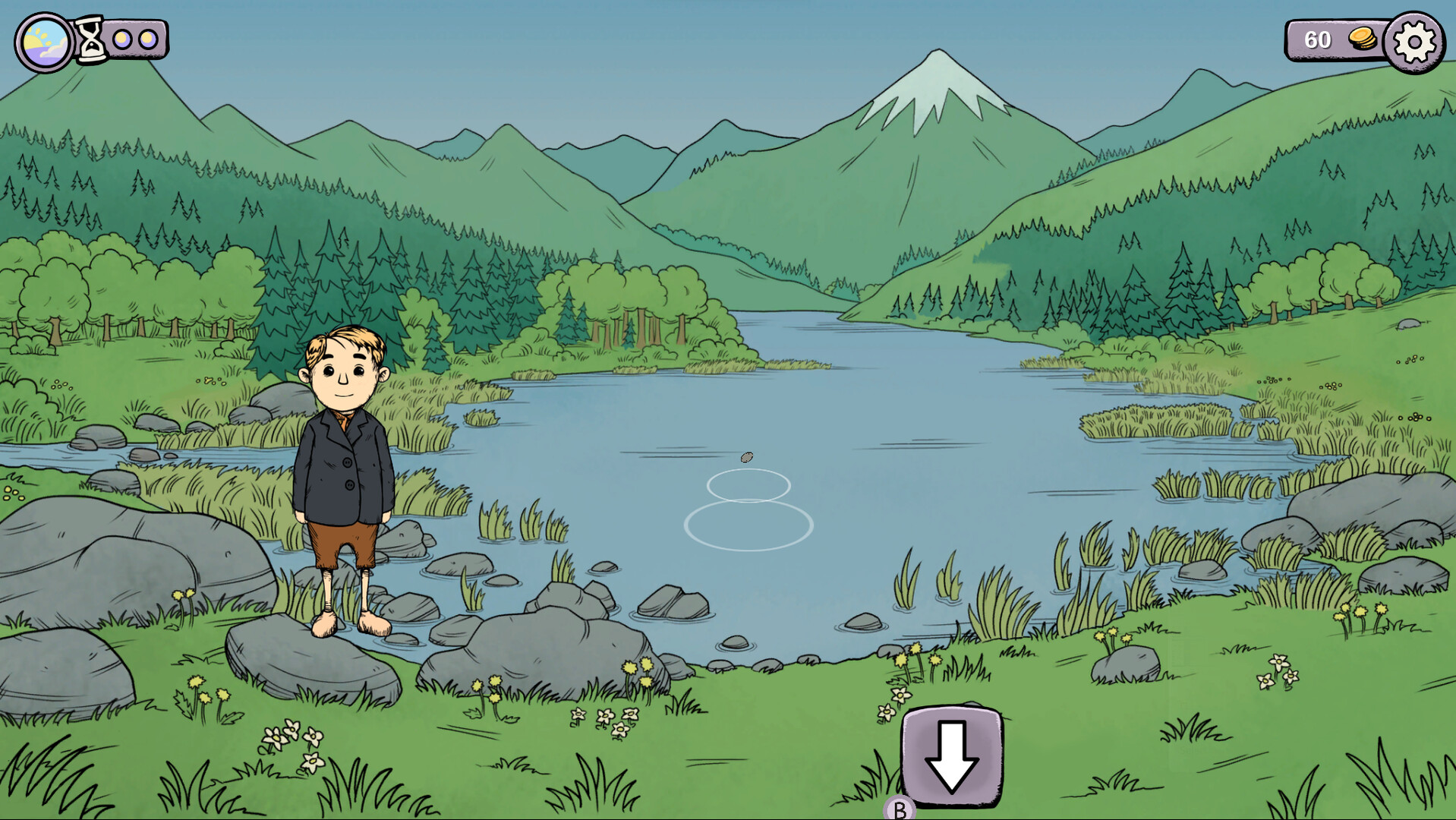Screen dimensions: 1456x820
Task: Click the coin counter showing 60
Action: coord(1319,40)
